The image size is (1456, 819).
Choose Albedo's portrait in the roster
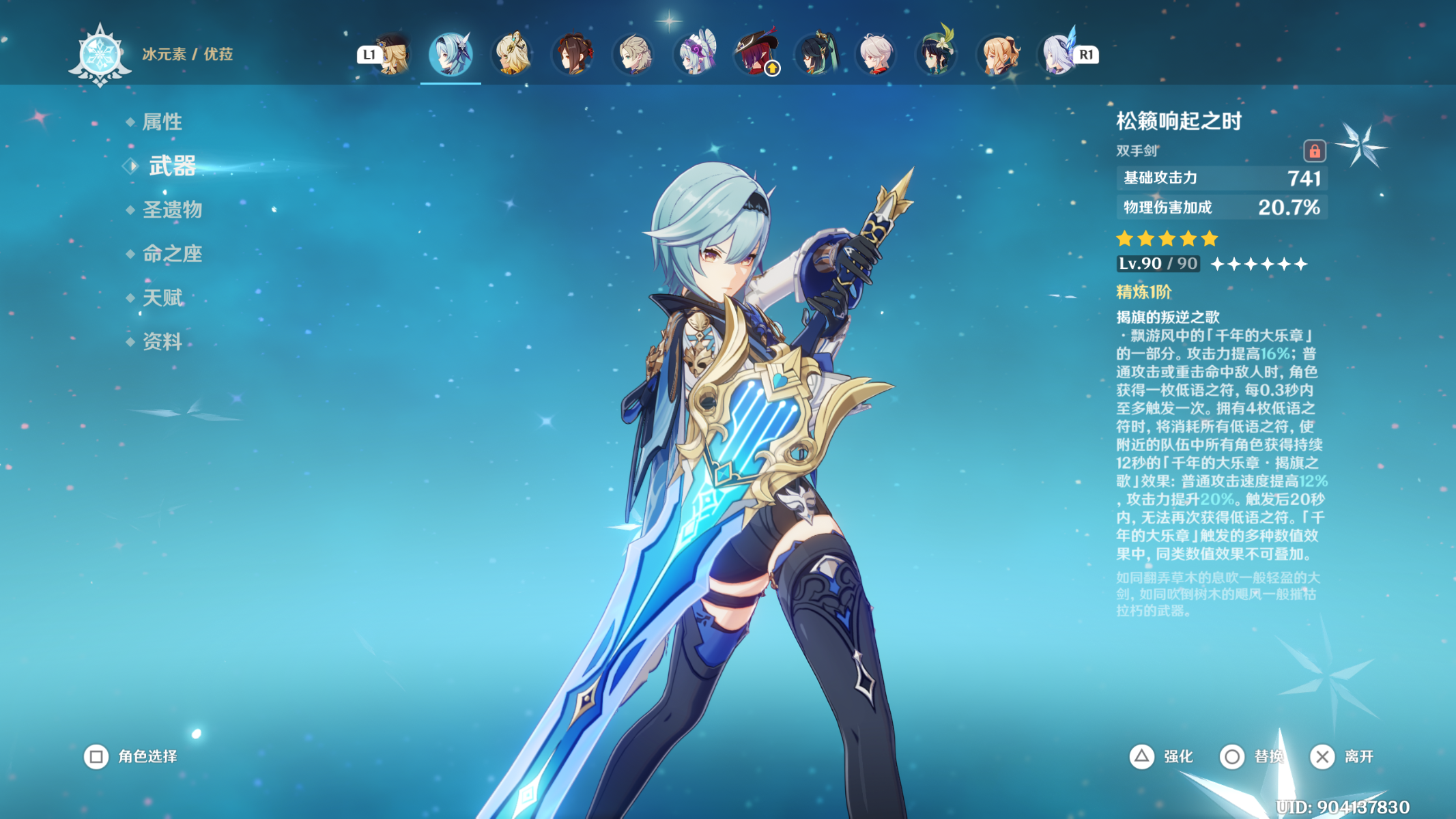(x=634, y=54)
